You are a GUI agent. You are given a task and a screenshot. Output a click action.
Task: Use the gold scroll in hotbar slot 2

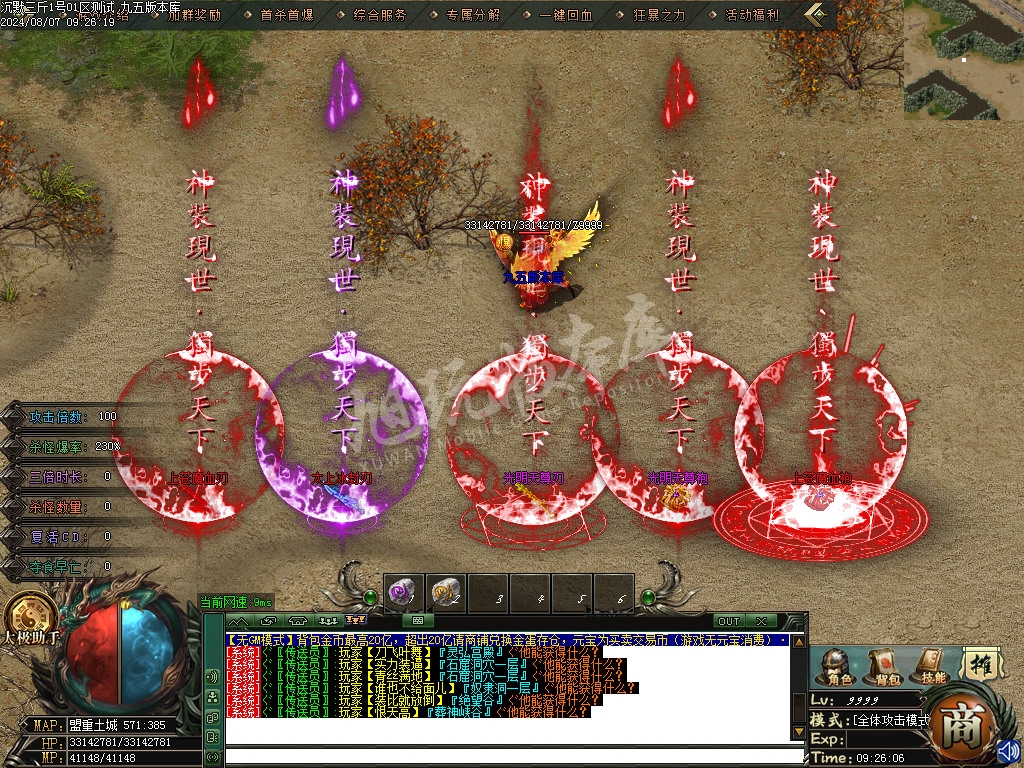(446, 593)
